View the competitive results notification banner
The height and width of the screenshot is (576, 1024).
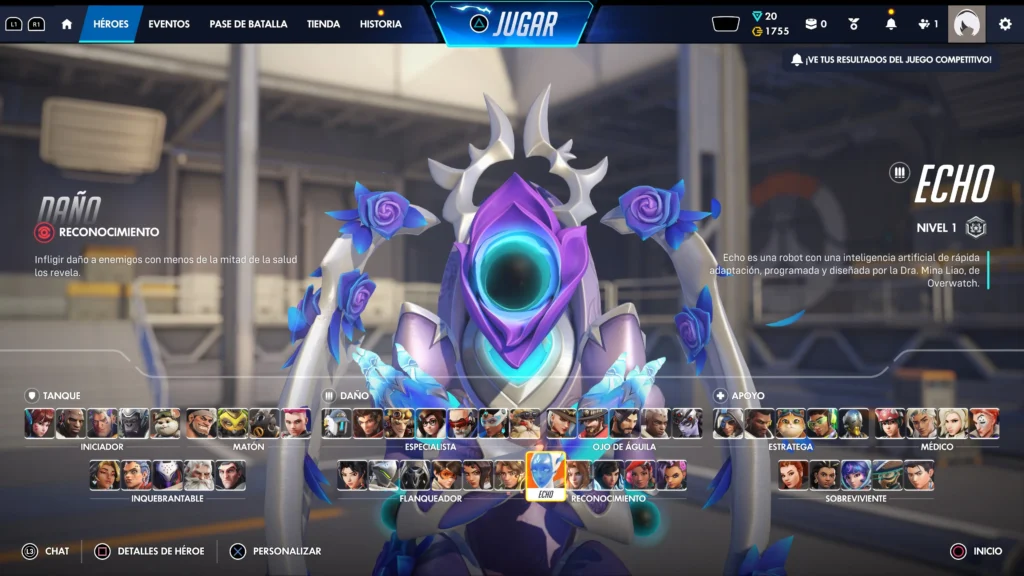pyautogui.click(x=891, y=60)
